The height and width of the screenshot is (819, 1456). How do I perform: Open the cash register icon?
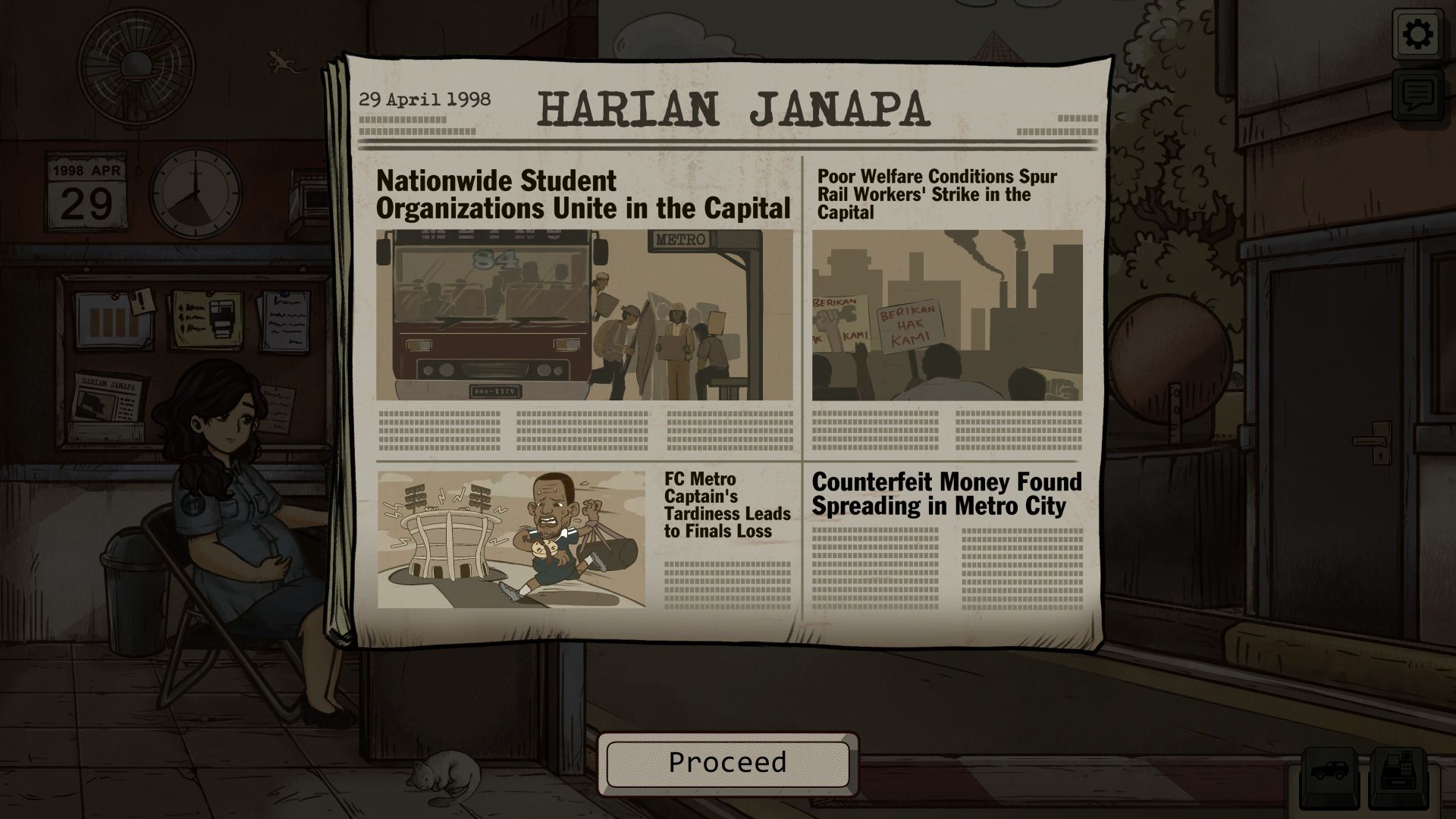[x=1398, y=774]
